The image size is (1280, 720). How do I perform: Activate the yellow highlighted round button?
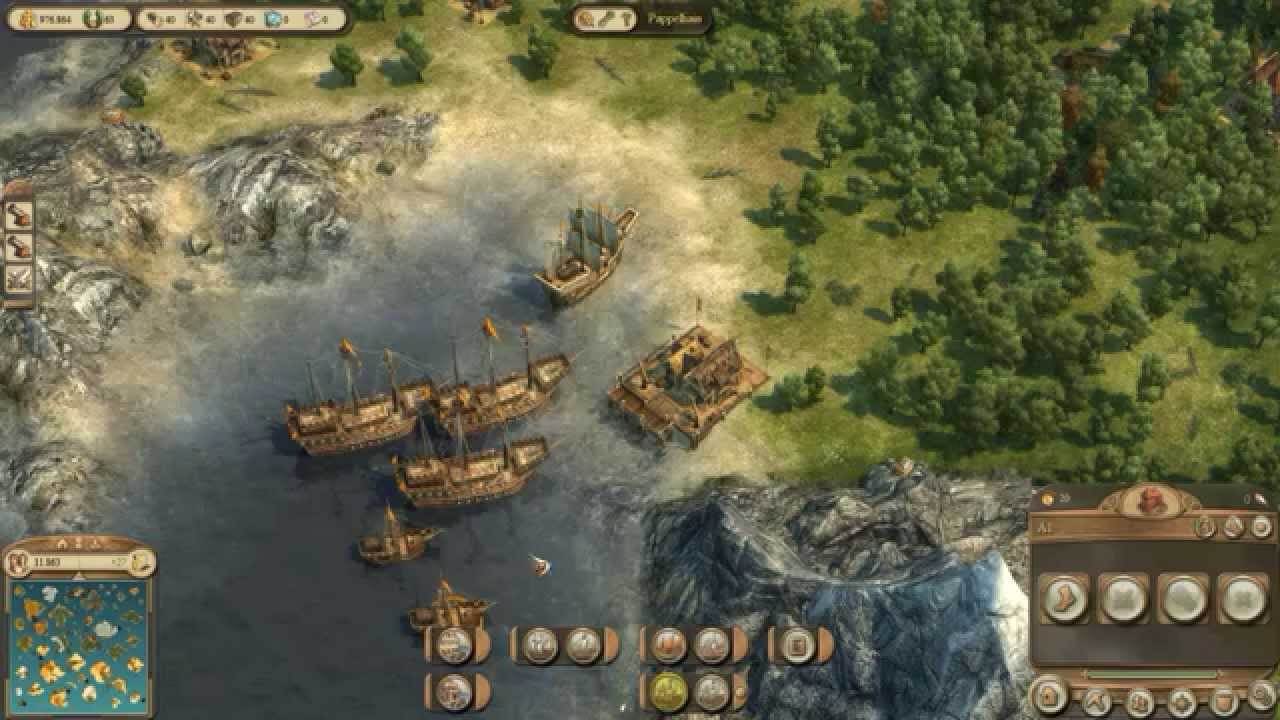[667, 689]
